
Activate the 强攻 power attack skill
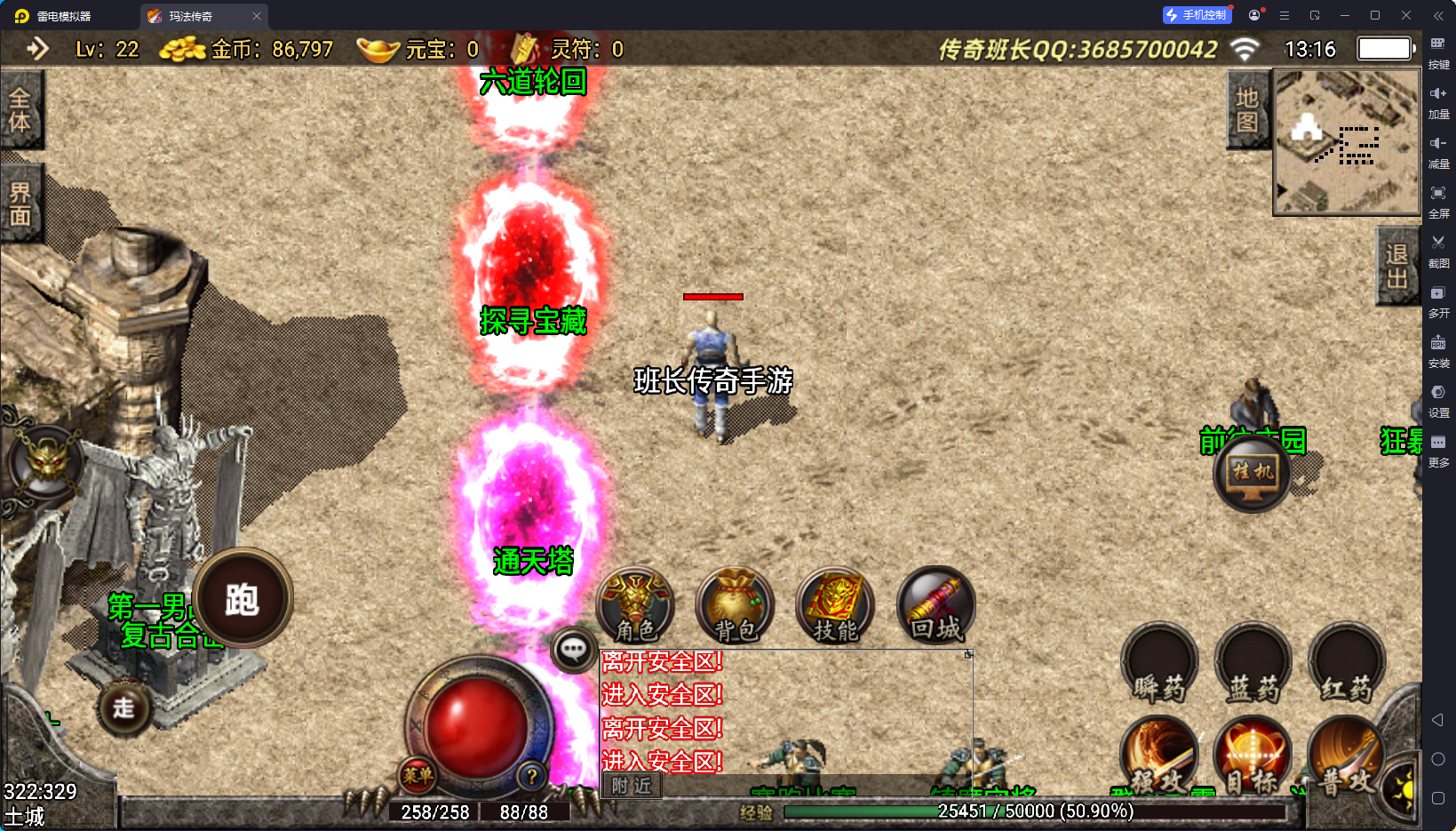pyautogui.click(x=1159, y=755)
